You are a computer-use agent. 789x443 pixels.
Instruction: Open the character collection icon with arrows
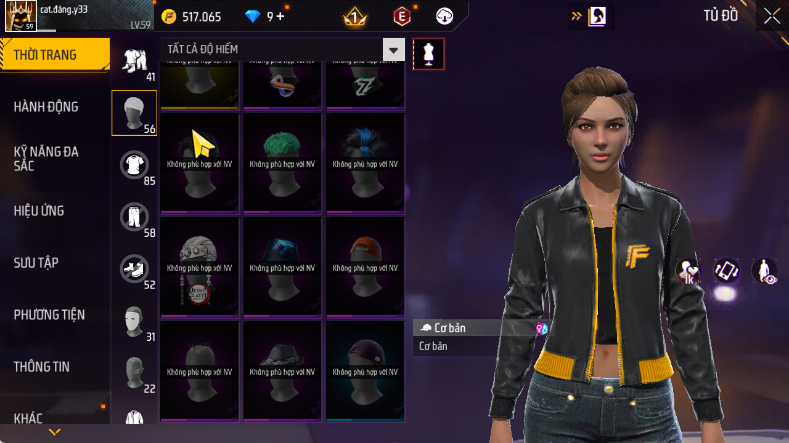[726, 270]
